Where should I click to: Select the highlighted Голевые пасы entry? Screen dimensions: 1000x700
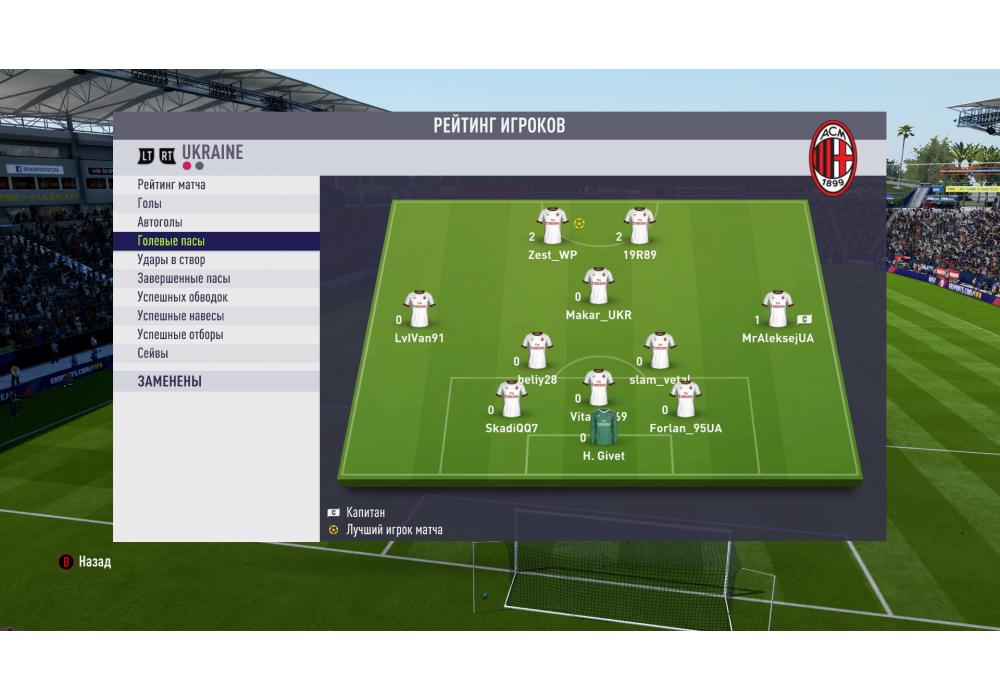point(171,241)
